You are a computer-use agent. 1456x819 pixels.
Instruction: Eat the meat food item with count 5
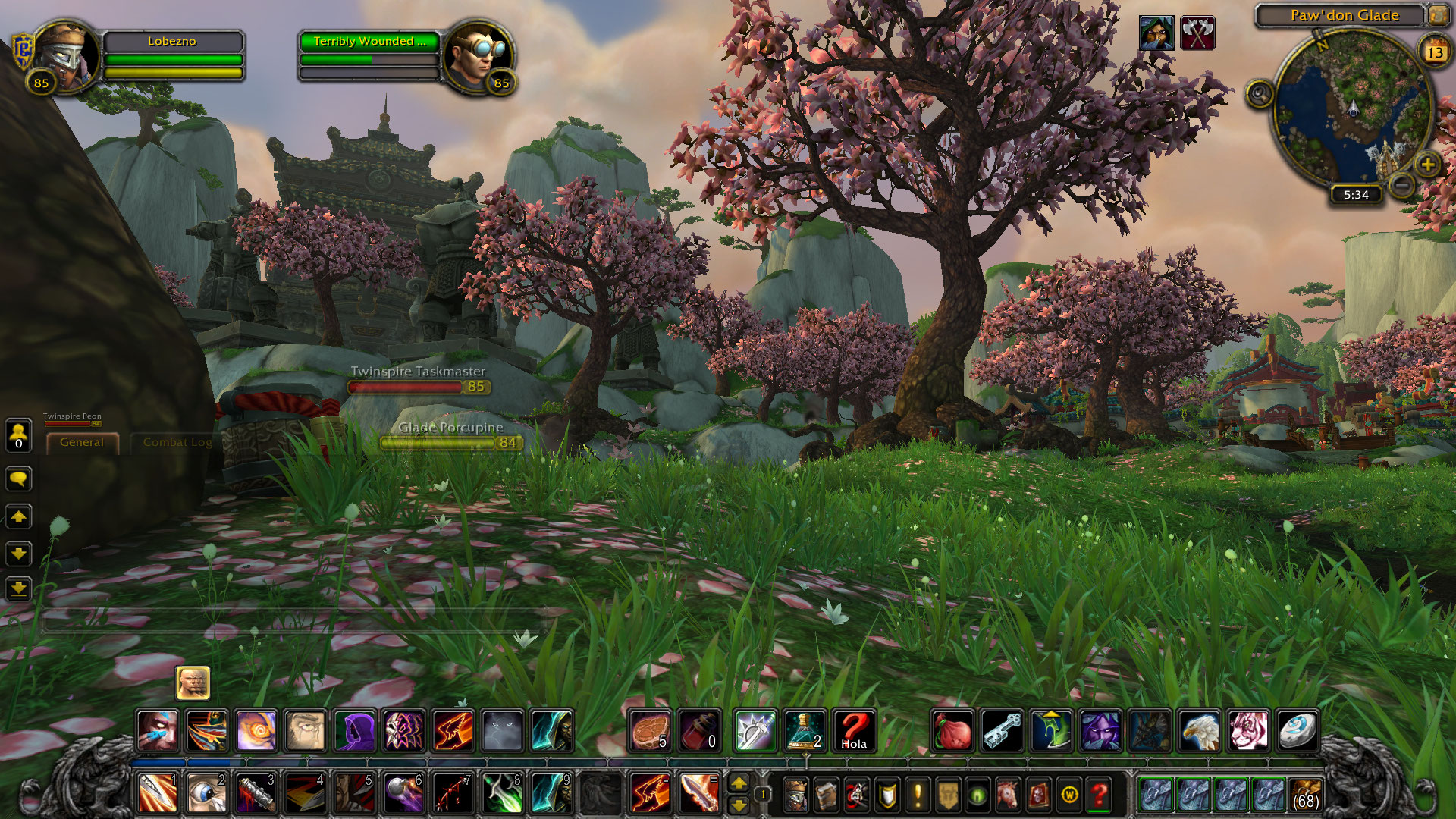click(650, 731)
